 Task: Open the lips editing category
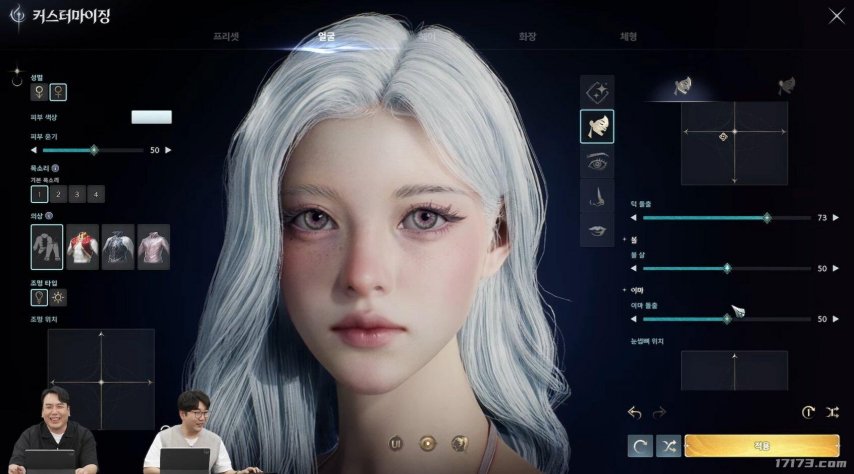click(597, 229)
